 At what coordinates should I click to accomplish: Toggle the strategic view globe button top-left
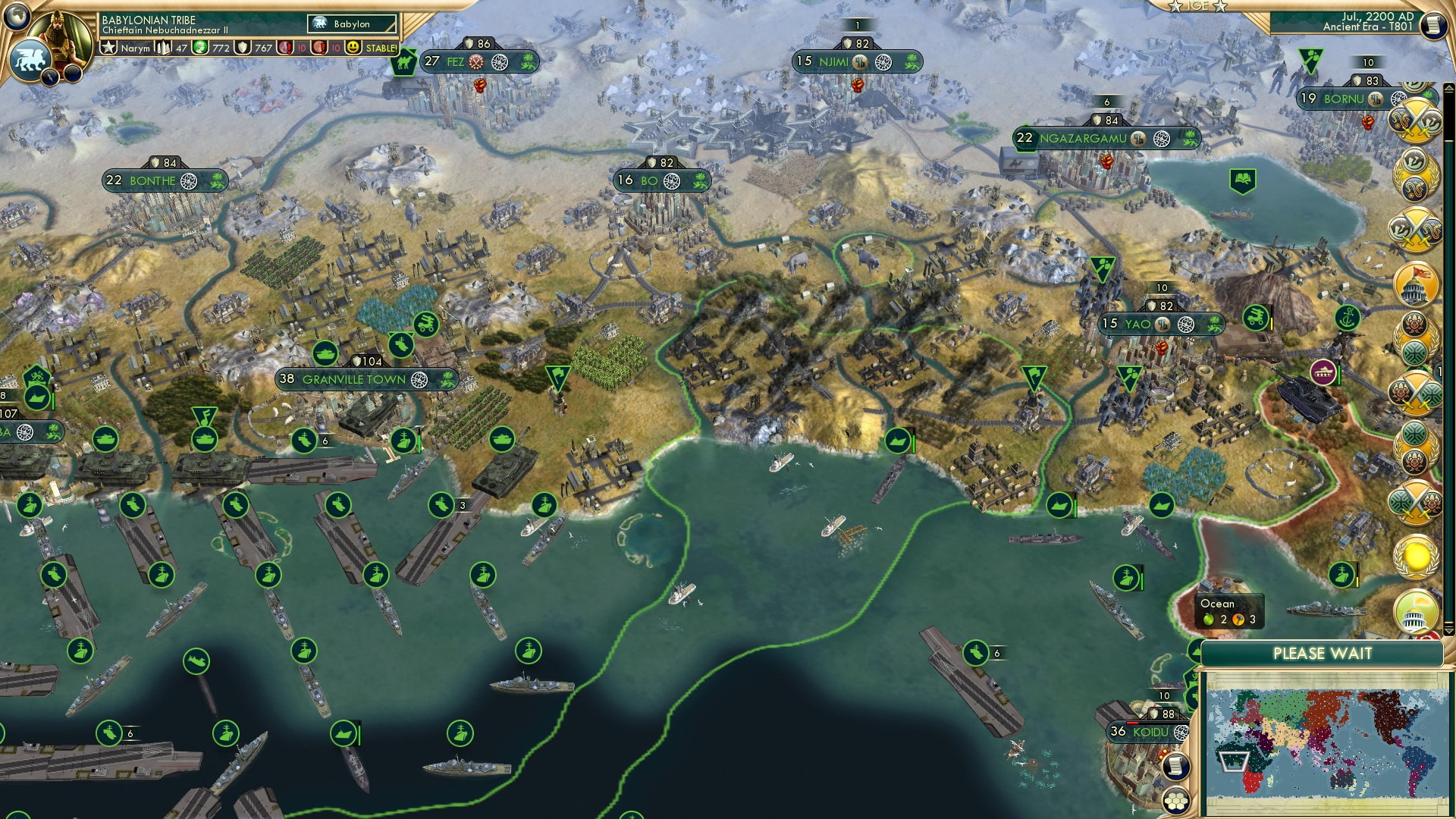(15, 17)
